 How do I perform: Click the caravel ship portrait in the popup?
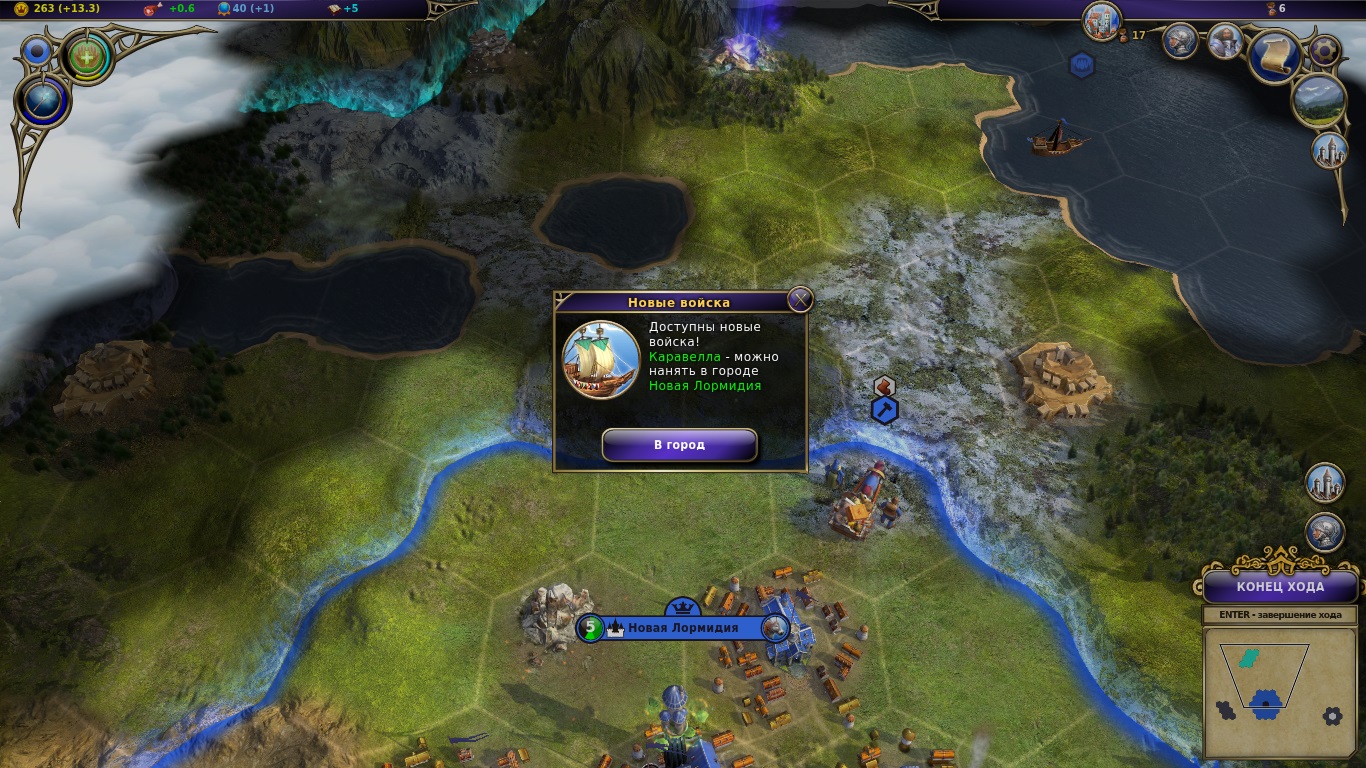[601, 359]
